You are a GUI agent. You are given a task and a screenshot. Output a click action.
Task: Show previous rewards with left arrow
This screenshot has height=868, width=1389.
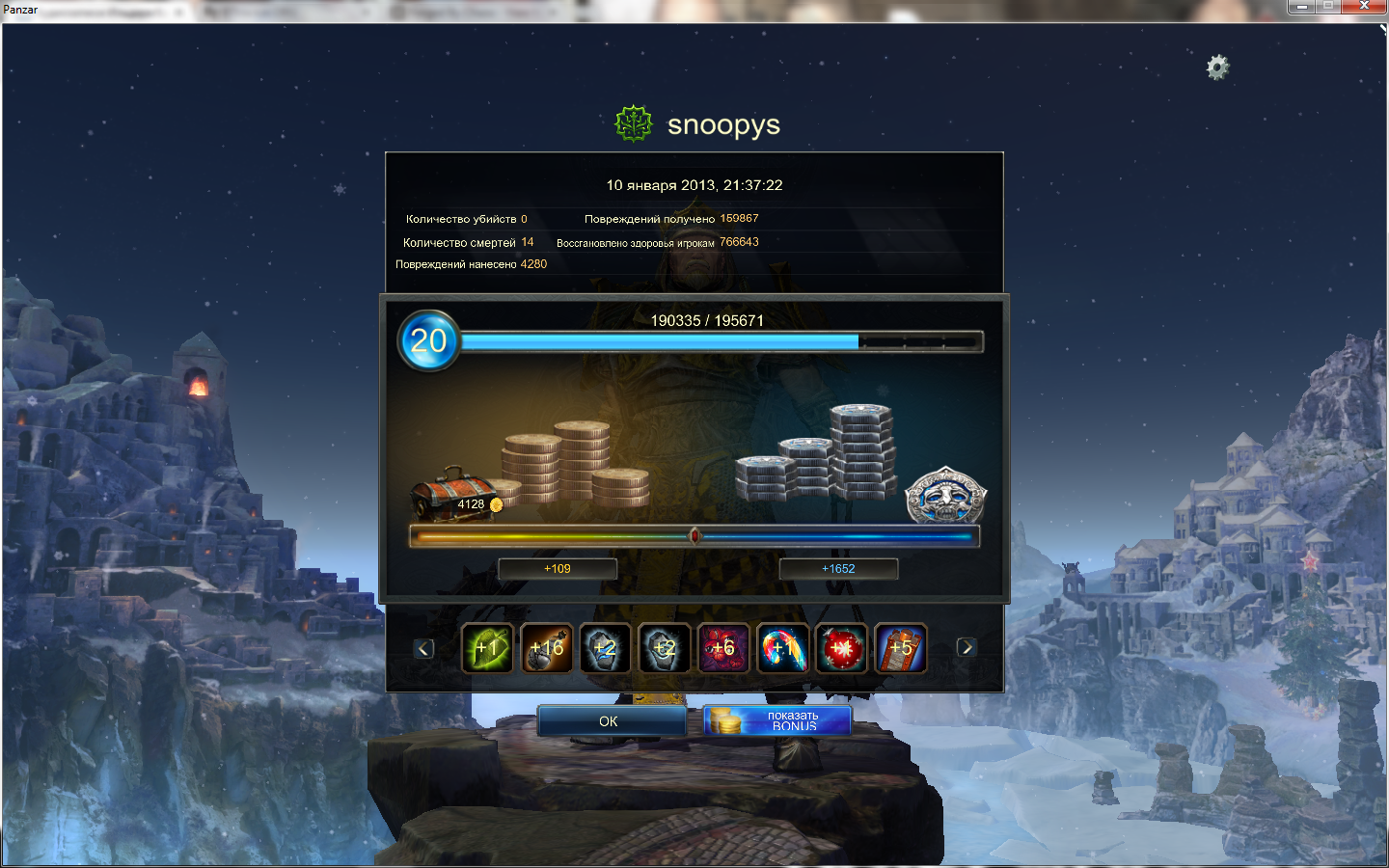[x=423, y=648]
